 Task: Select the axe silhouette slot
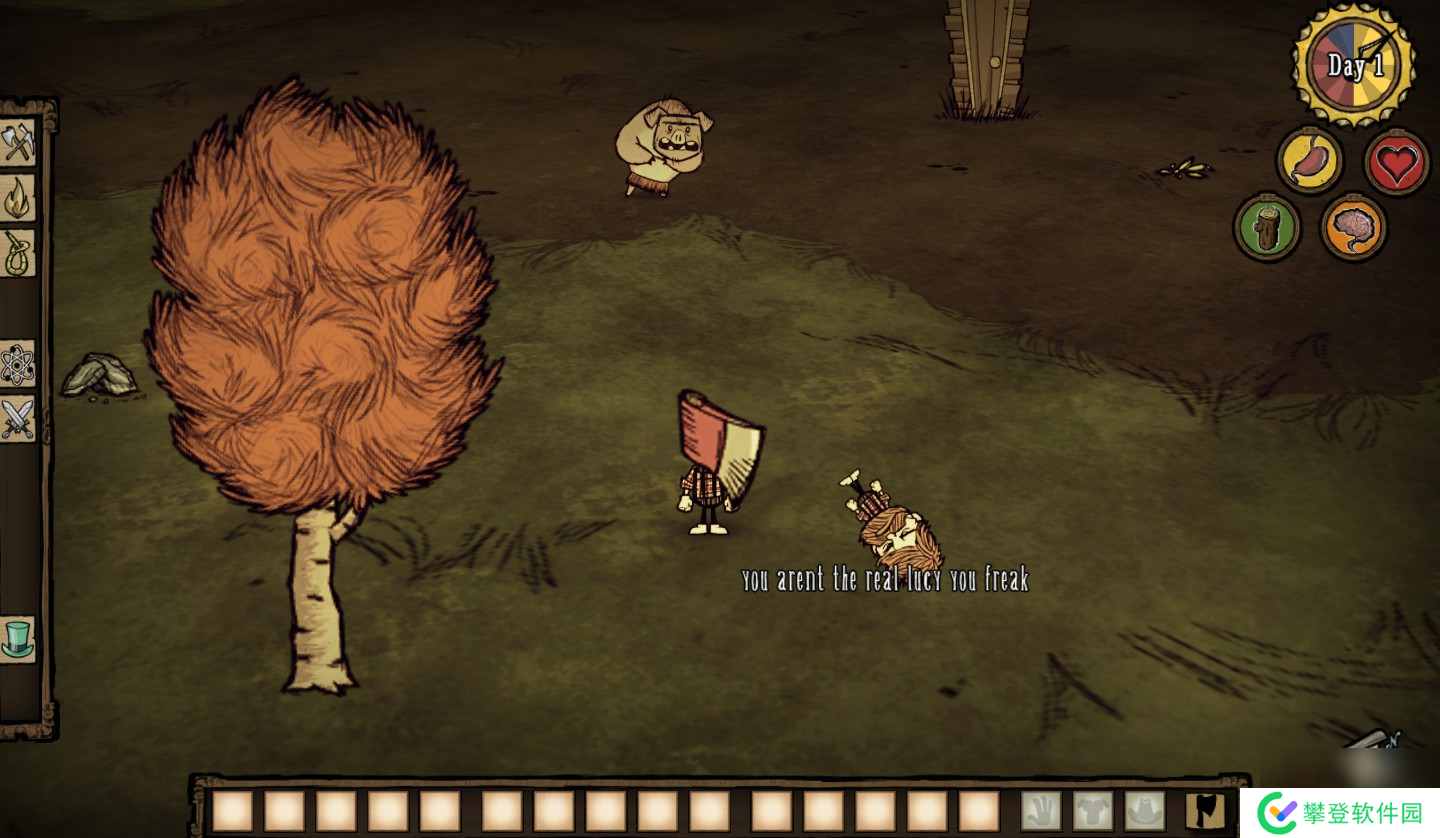(x=1205, y=811)
